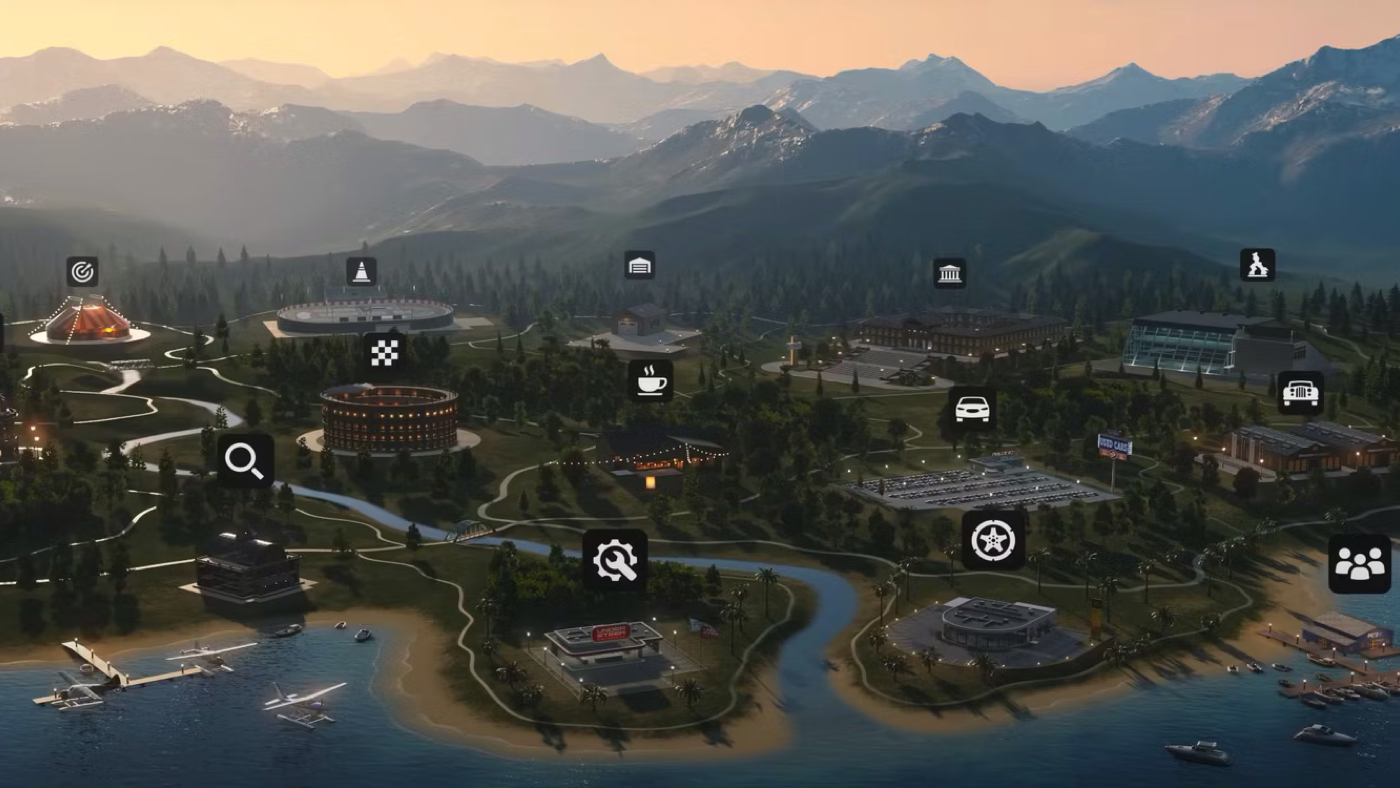
Task: Choose the wheel rim icon
Action: tap(993, 540)
